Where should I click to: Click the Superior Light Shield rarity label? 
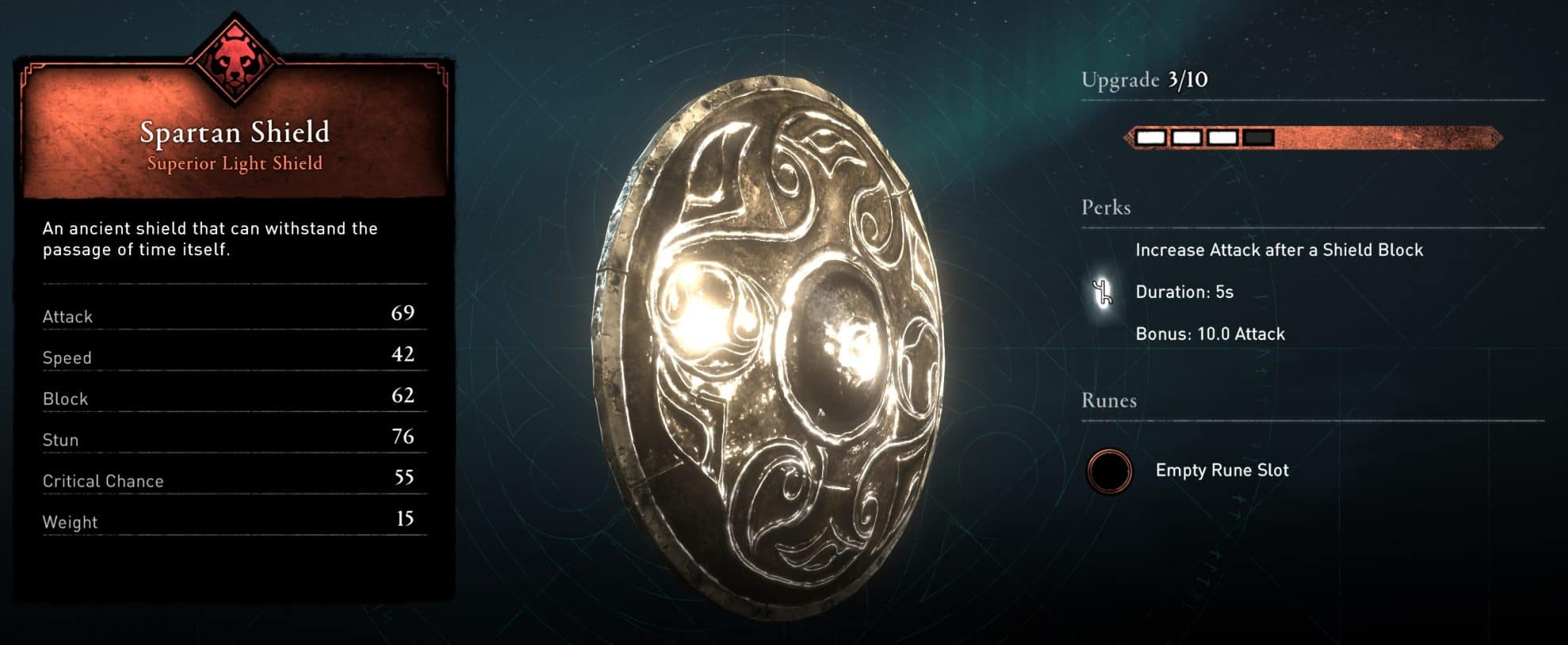coord(234,163)
